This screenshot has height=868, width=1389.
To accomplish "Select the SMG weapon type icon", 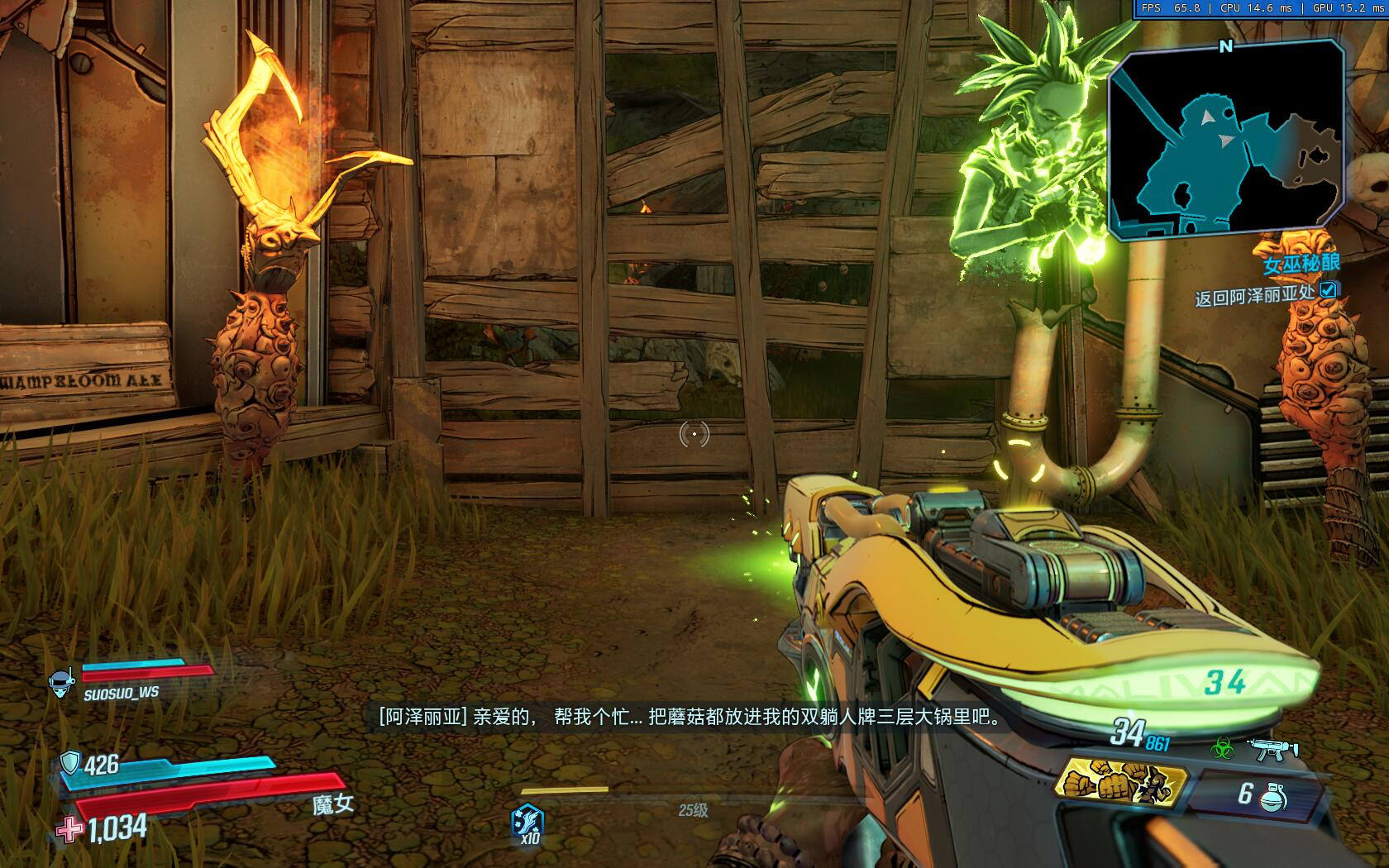I will [x=1272, y=749].
